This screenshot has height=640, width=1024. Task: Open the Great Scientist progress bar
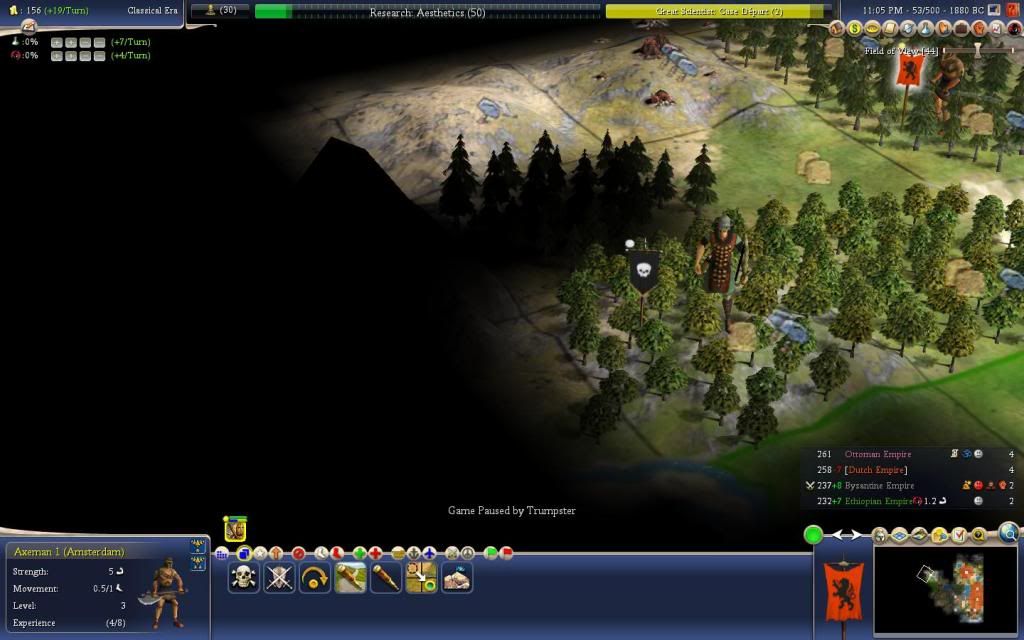(718, 12)
